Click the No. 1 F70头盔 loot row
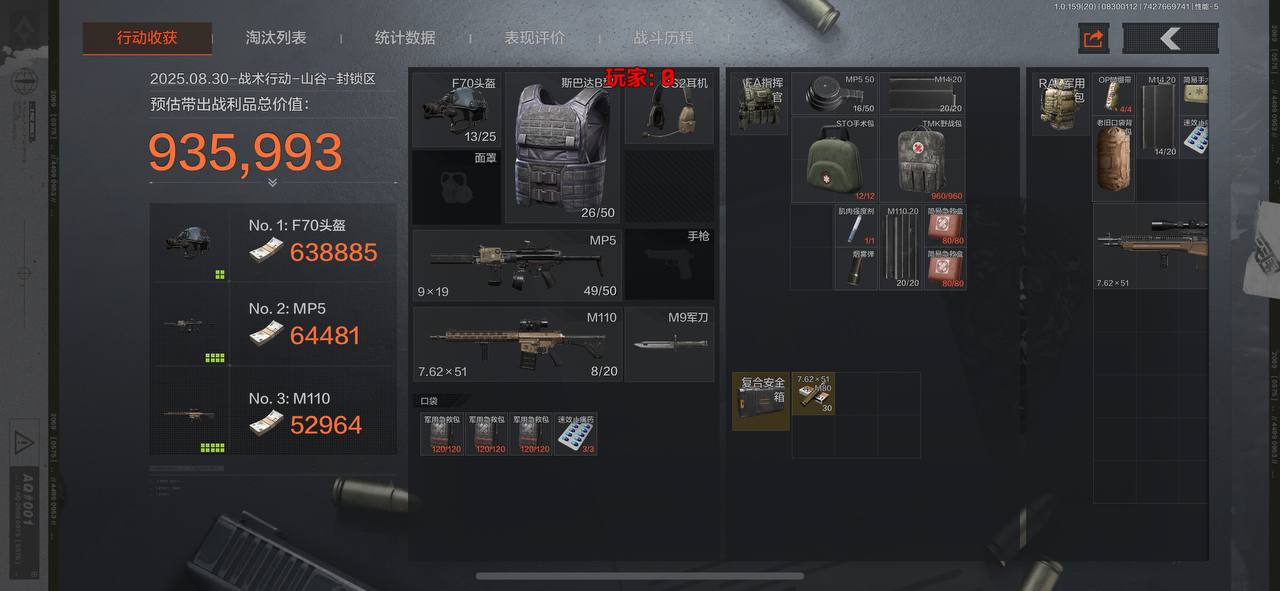This screenshot has width=1280, height=591. point(273,242)
